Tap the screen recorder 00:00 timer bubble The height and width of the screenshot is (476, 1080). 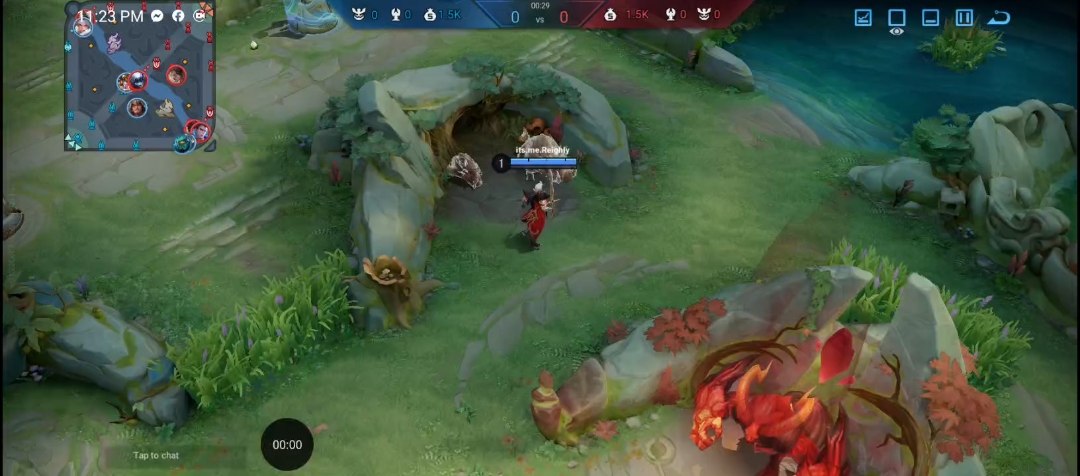click(287, 444)
